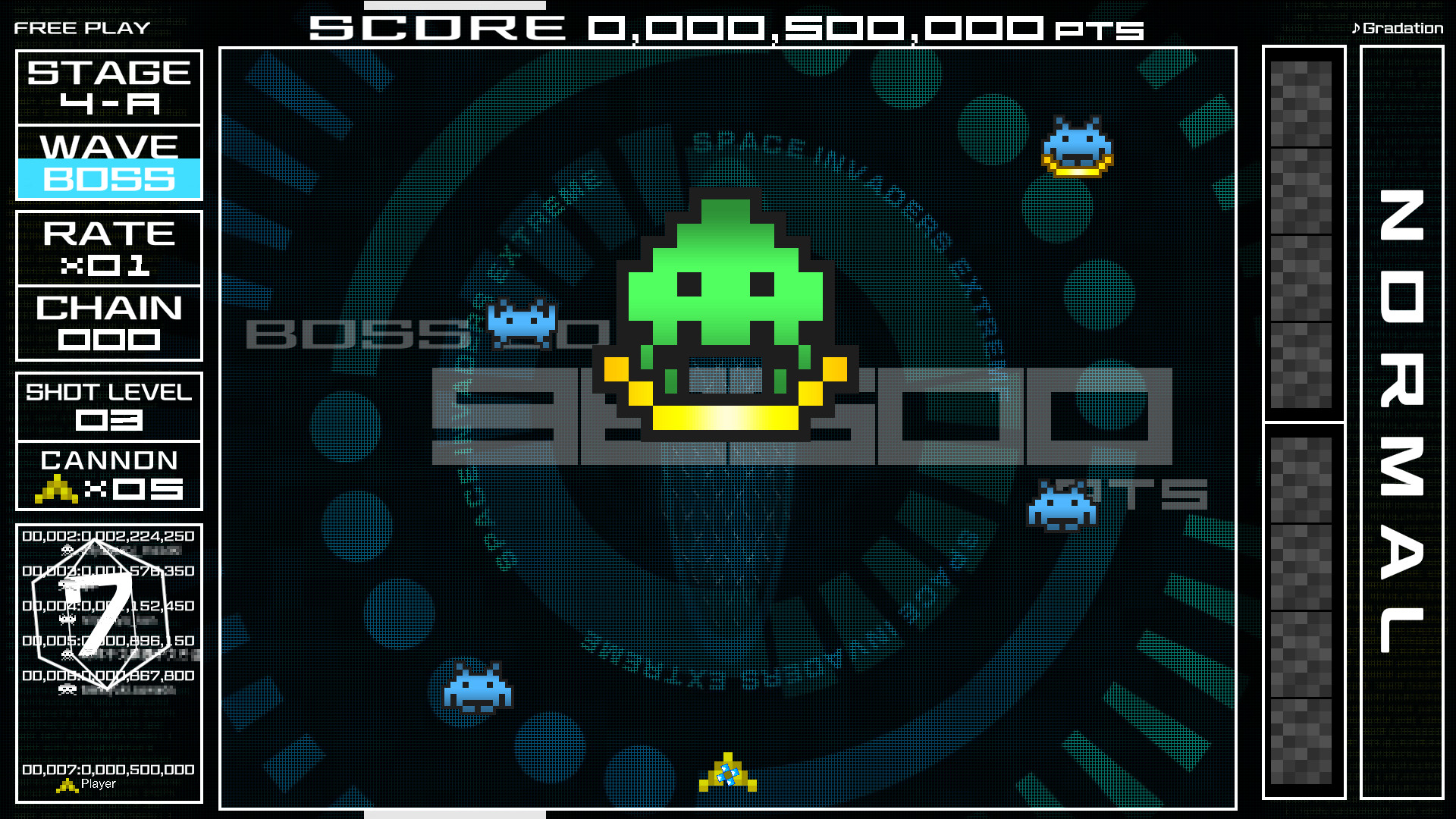Click the blue crab invader below the boss
The height and width of the screenshot is (819, 1456).
(1062, 504)
